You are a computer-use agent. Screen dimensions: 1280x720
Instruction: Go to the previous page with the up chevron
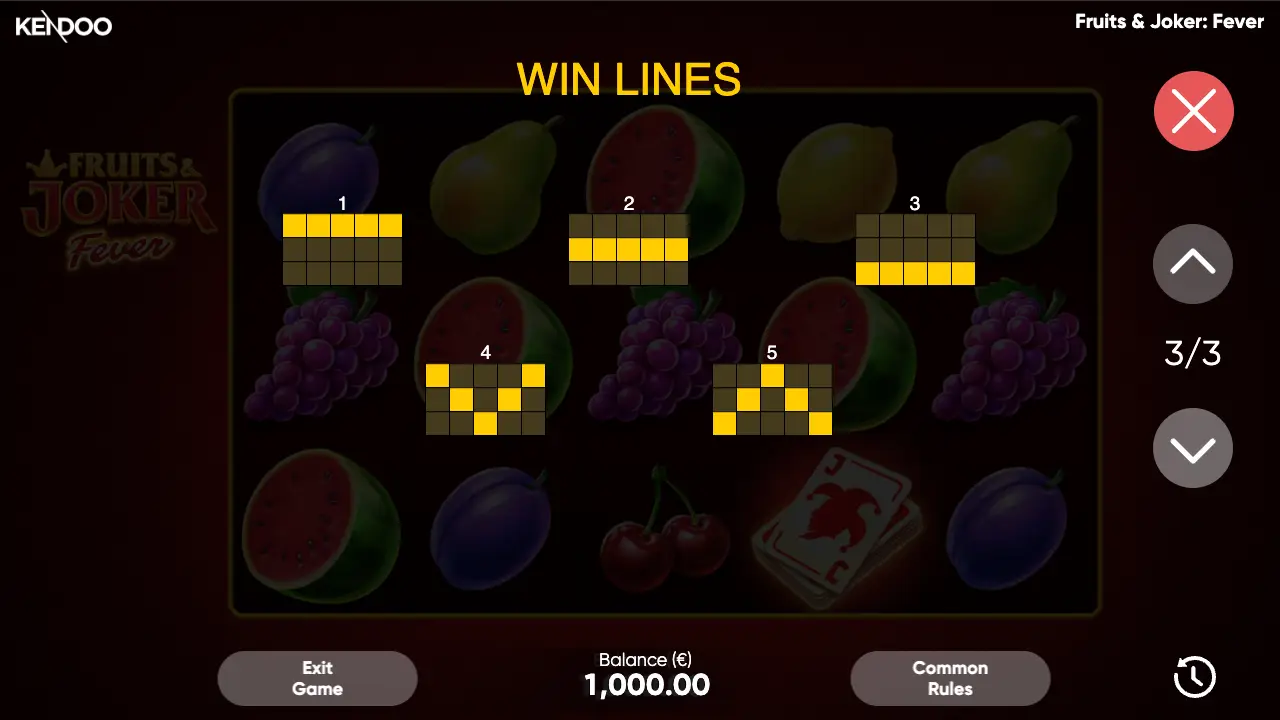(1192, 264)
